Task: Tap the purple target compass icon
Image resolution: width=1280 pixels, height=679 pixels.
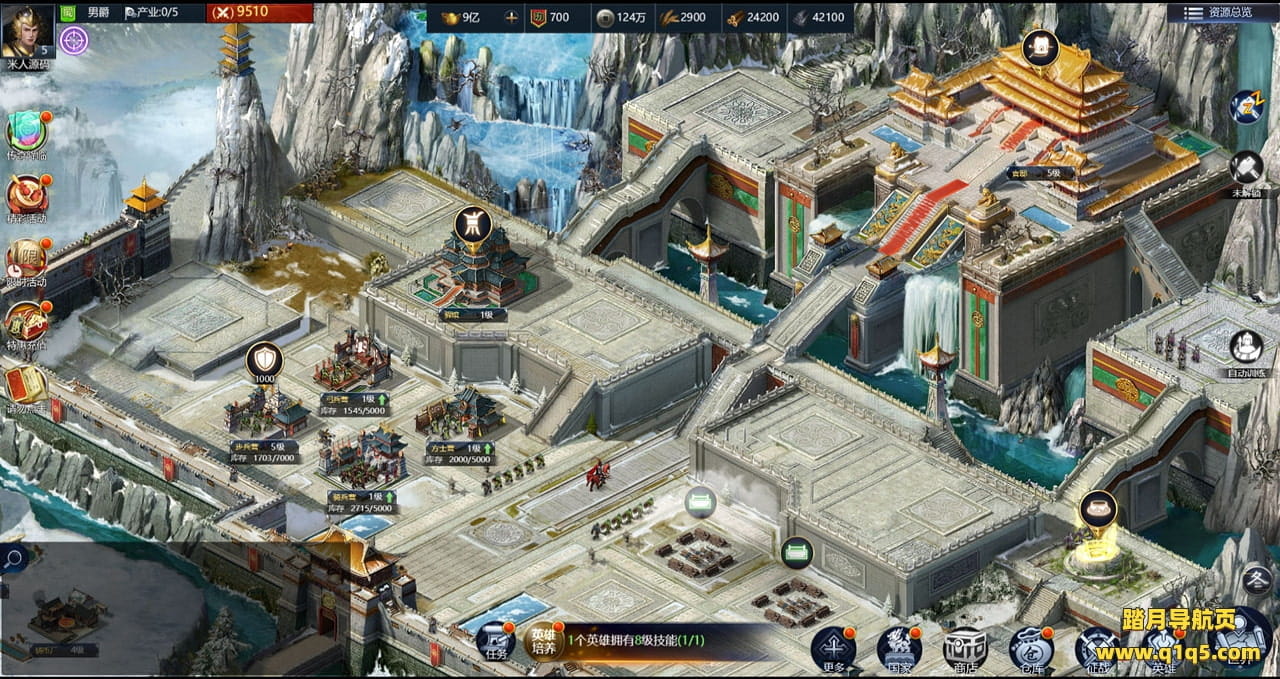Action: coord(73,41)
